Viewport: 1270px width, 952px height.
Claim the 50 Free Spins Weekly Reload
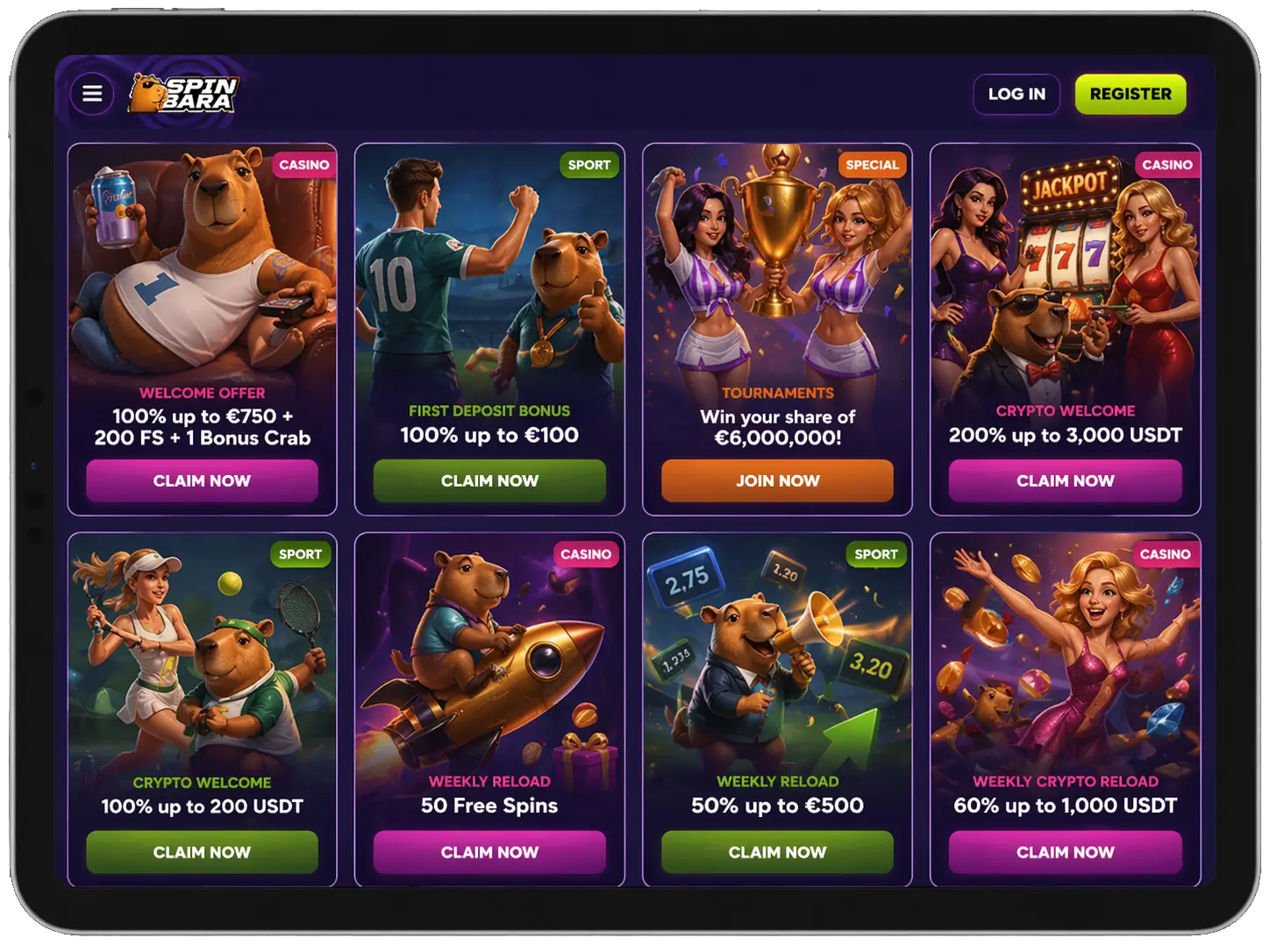pos(489,852)
